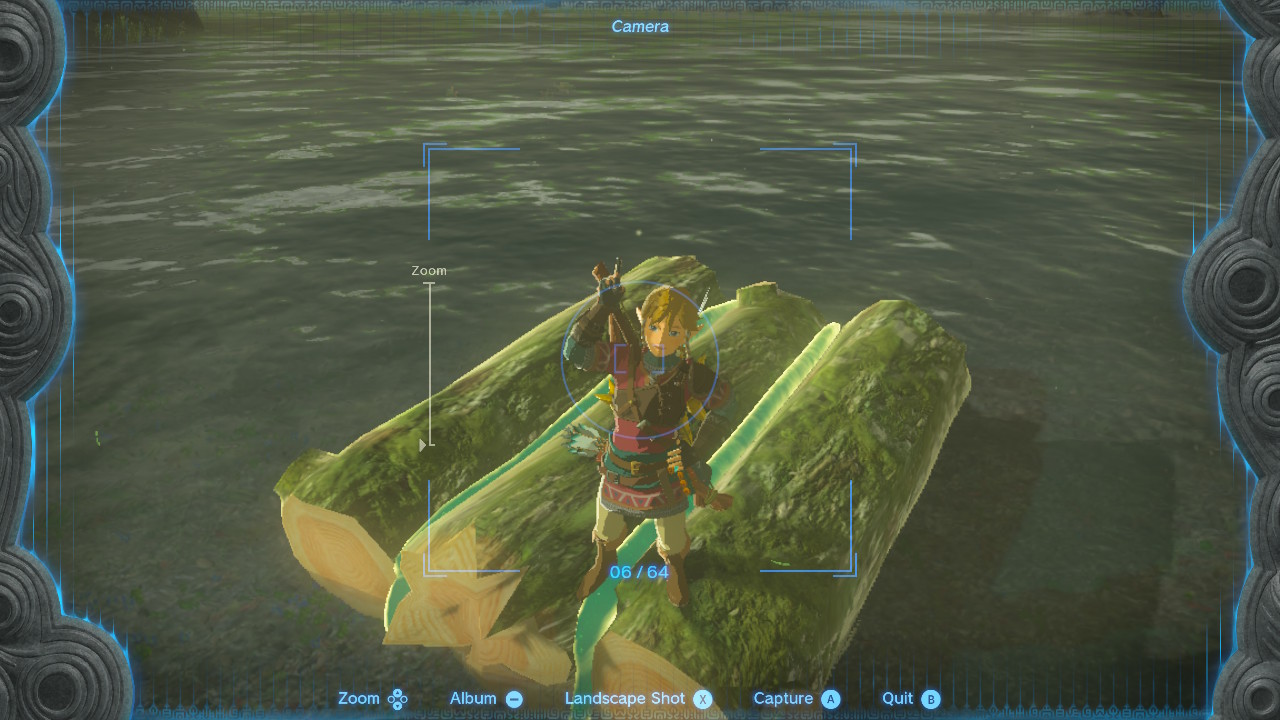The width and height of the screenshot is (1280, 720).
Task: Quit the camera view
Action: pos(910,699)
